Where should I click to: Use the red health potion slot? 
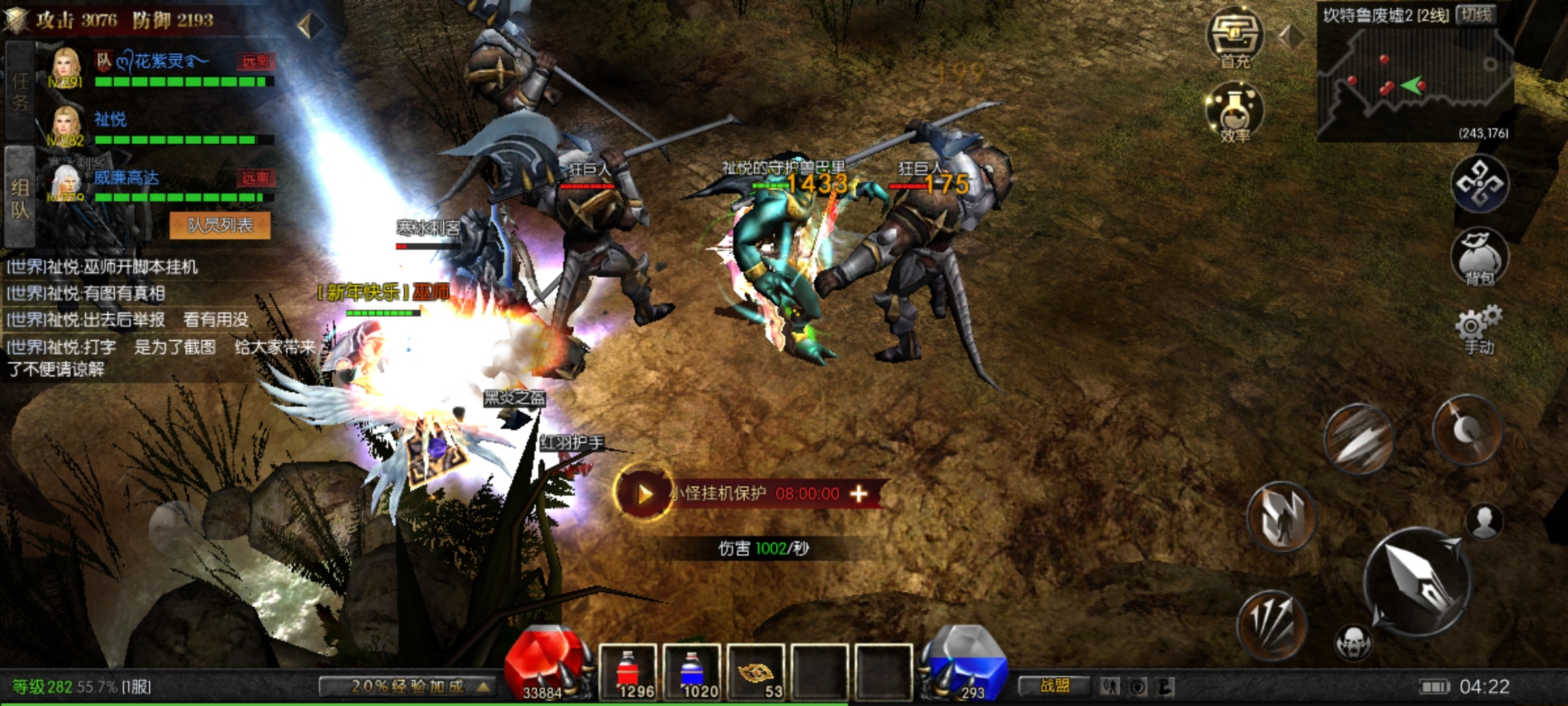tap(627, 671)
